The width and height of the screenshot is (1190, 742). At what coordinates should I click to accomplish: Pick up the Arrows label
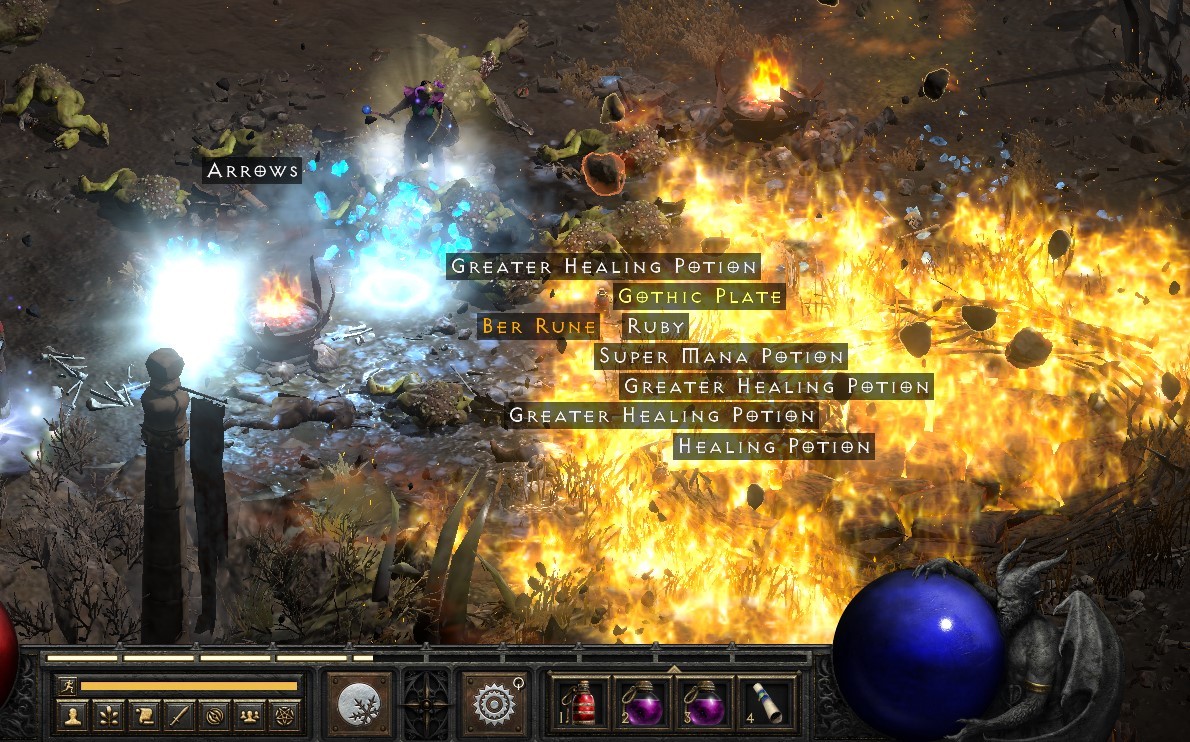252,171
